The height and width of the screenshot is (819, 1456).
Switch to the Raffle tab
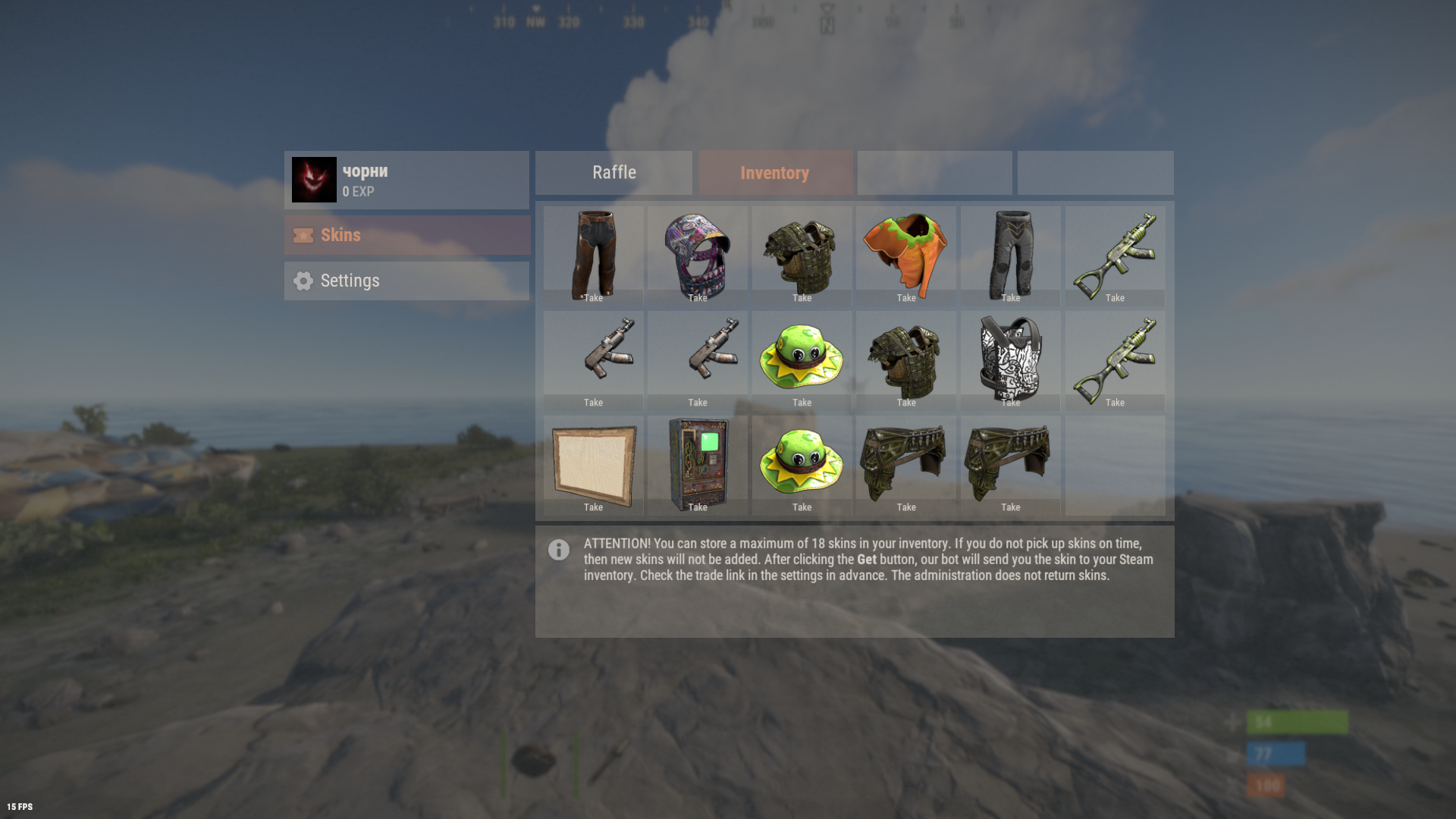pos(613,173)
